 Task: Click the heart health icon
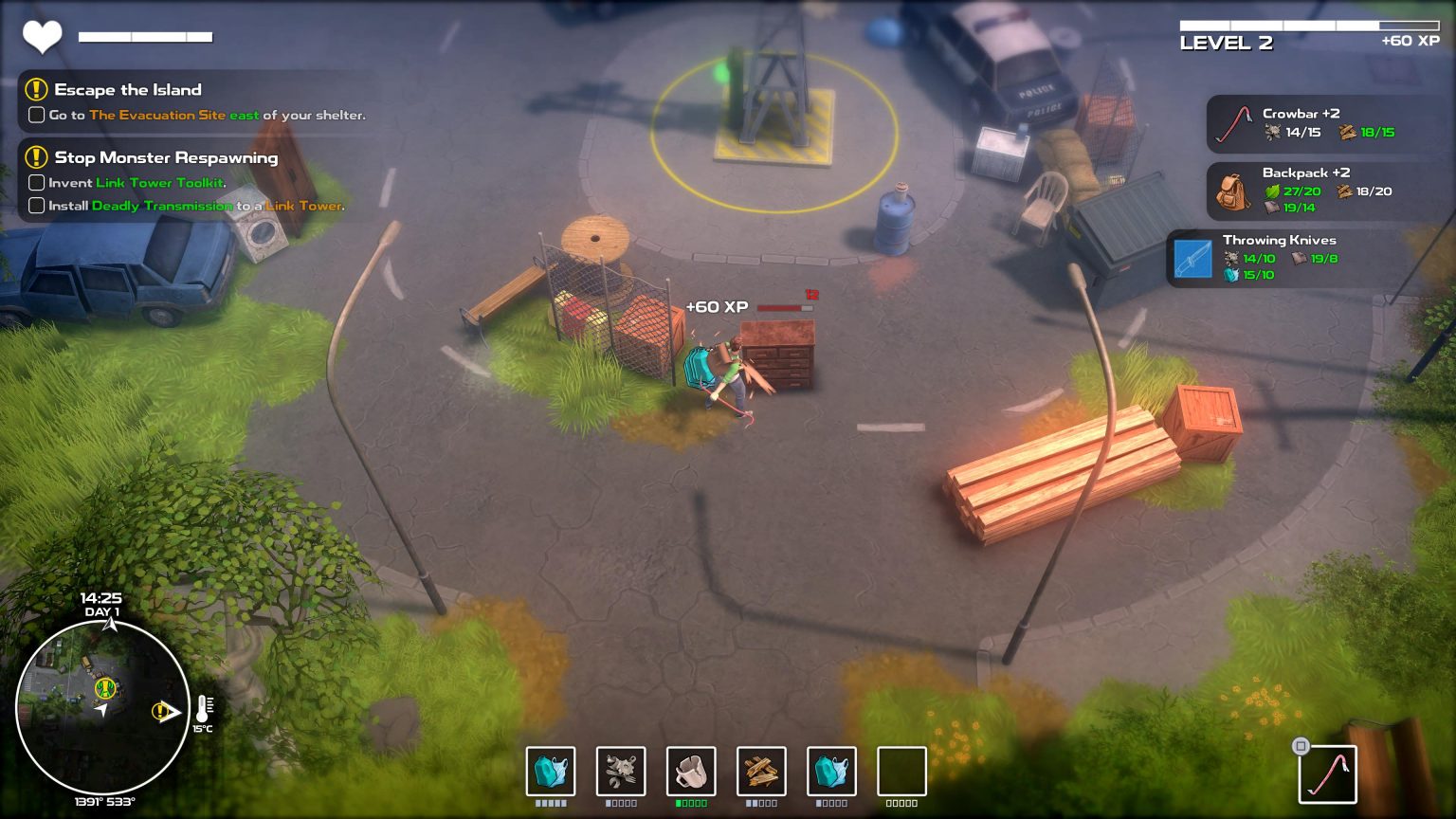(x=43, y=36)
